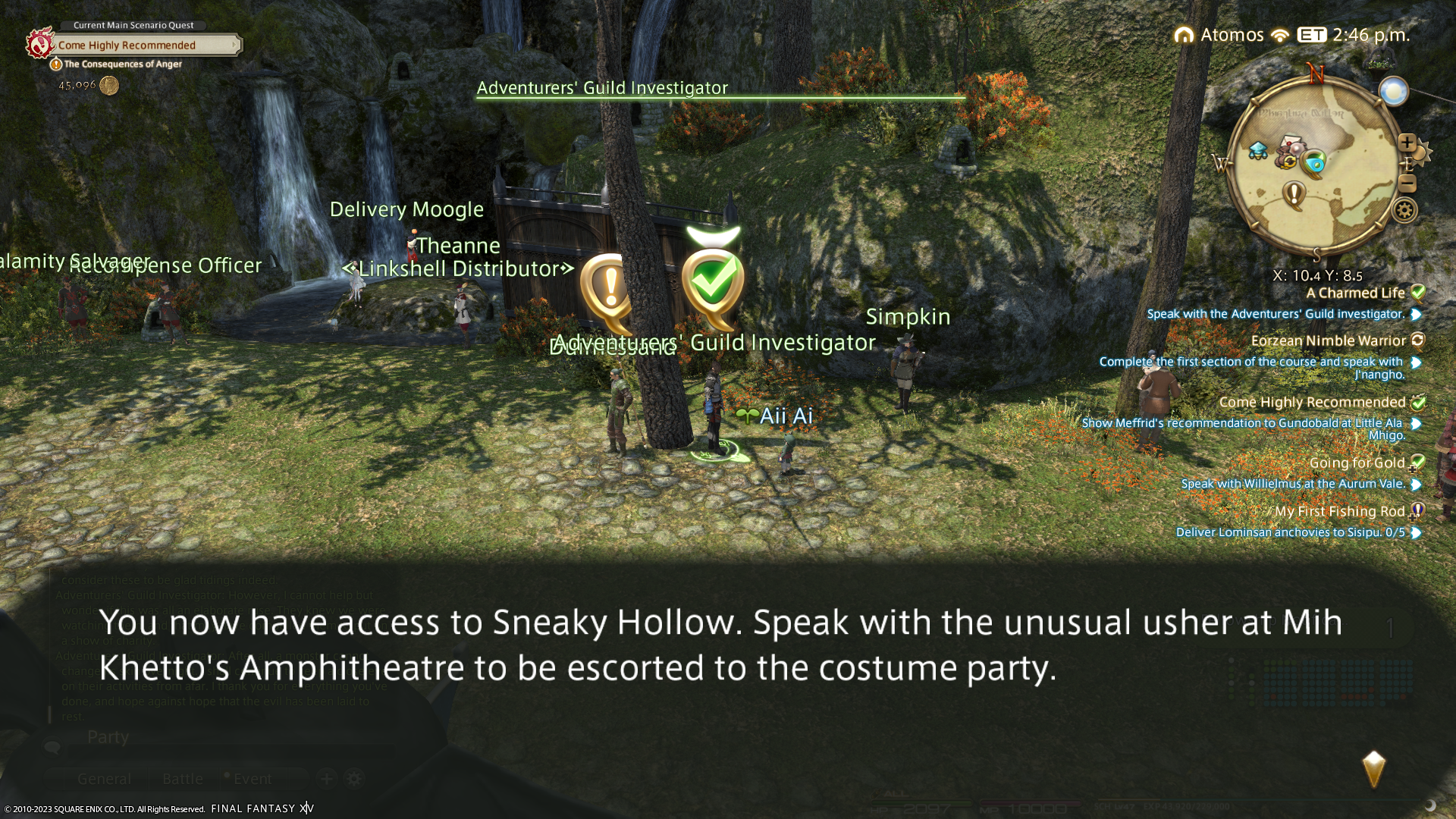Open minimap settings gear

pos(1404,210)
